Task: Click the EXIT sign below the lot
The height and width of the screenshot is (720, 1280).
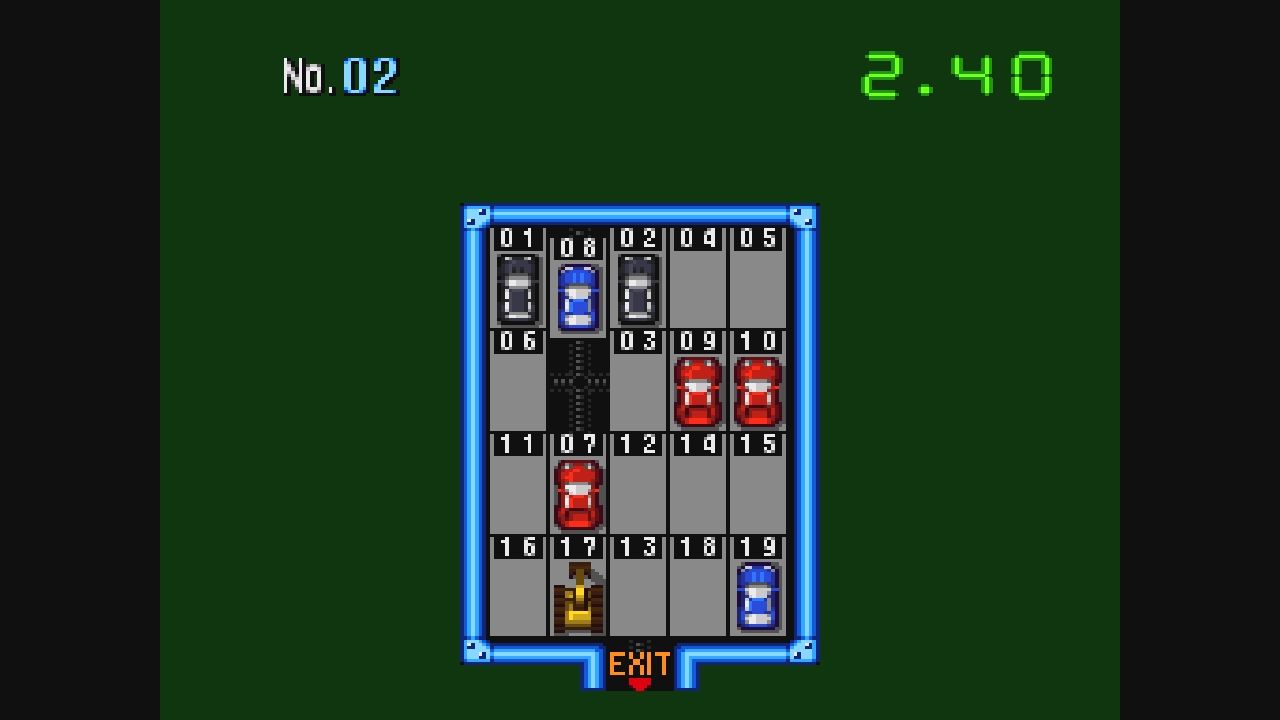Action: tap(640, 662)
